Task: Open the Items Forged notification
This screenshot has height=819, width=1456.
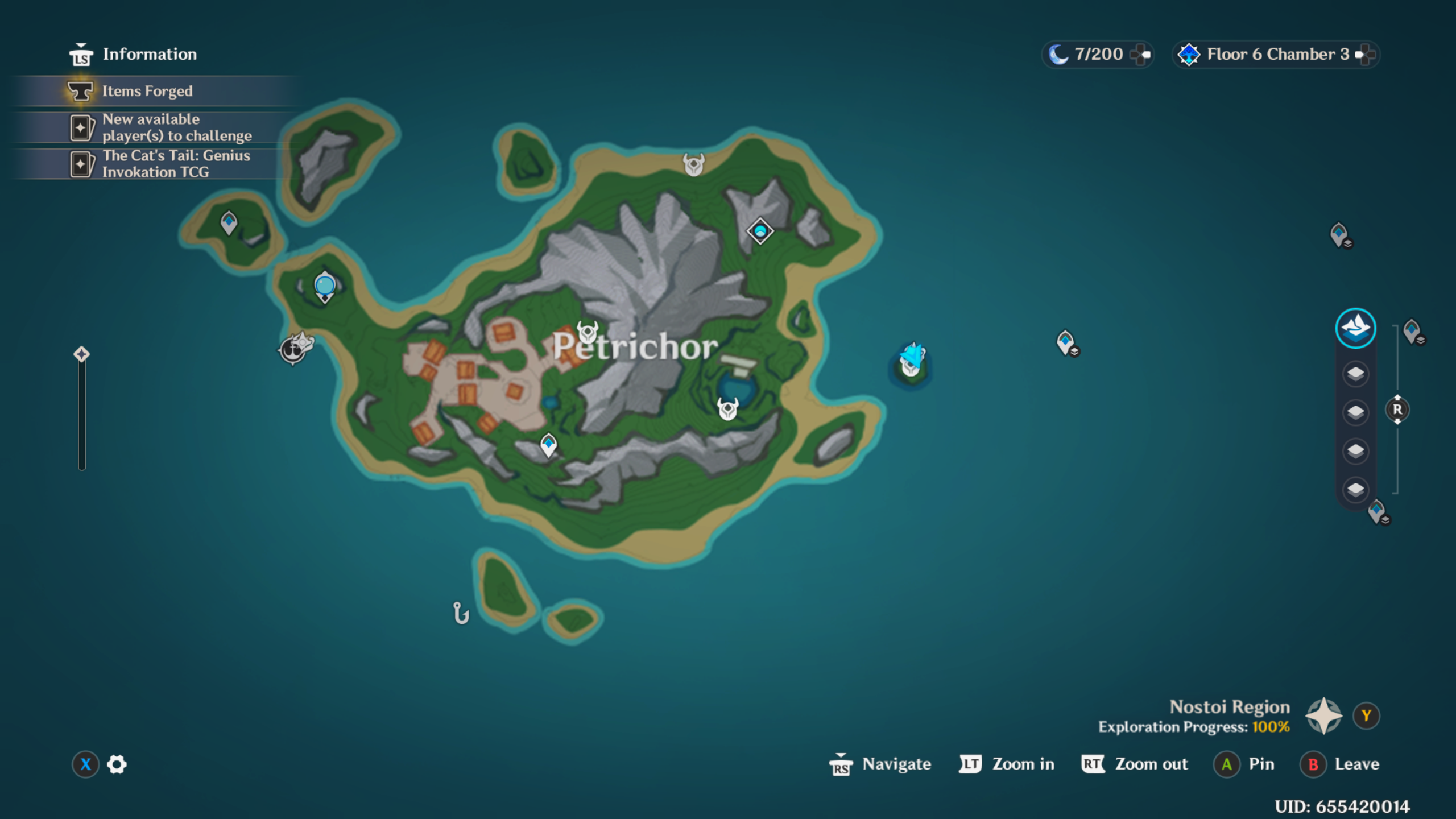Action: pos(147,91)
